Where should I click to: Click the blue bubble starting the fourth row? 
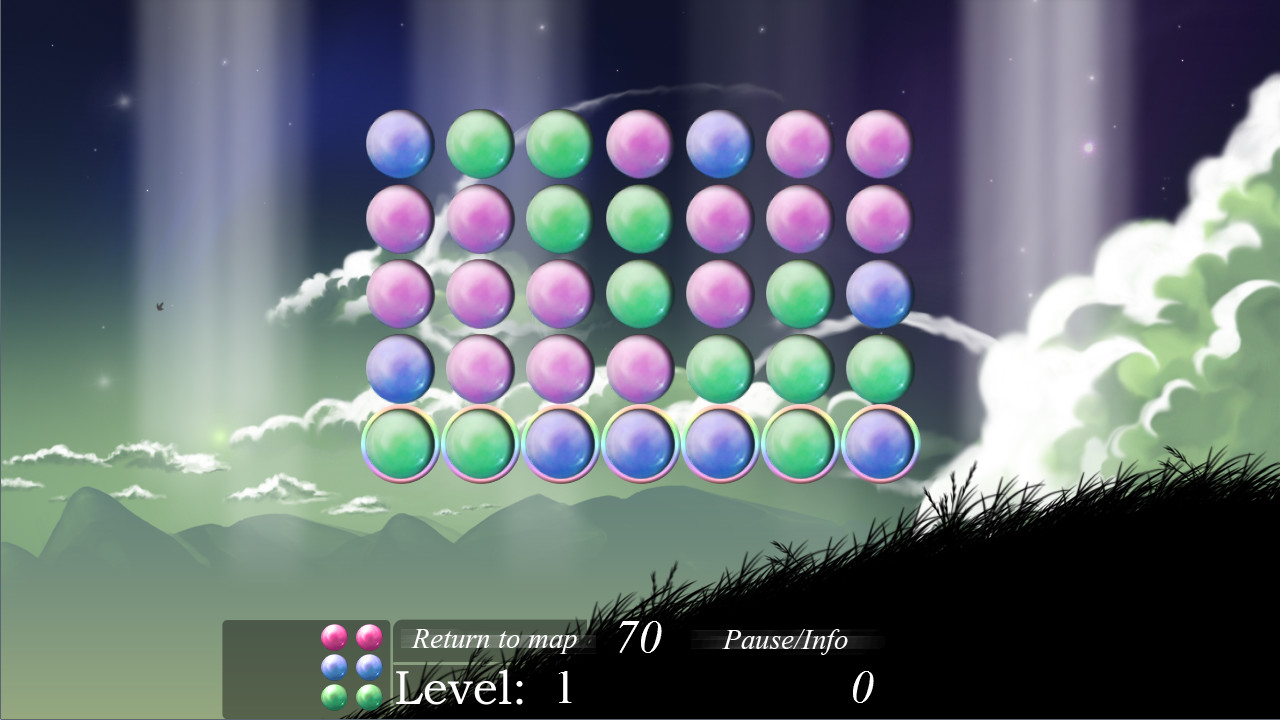click(400, 370)
